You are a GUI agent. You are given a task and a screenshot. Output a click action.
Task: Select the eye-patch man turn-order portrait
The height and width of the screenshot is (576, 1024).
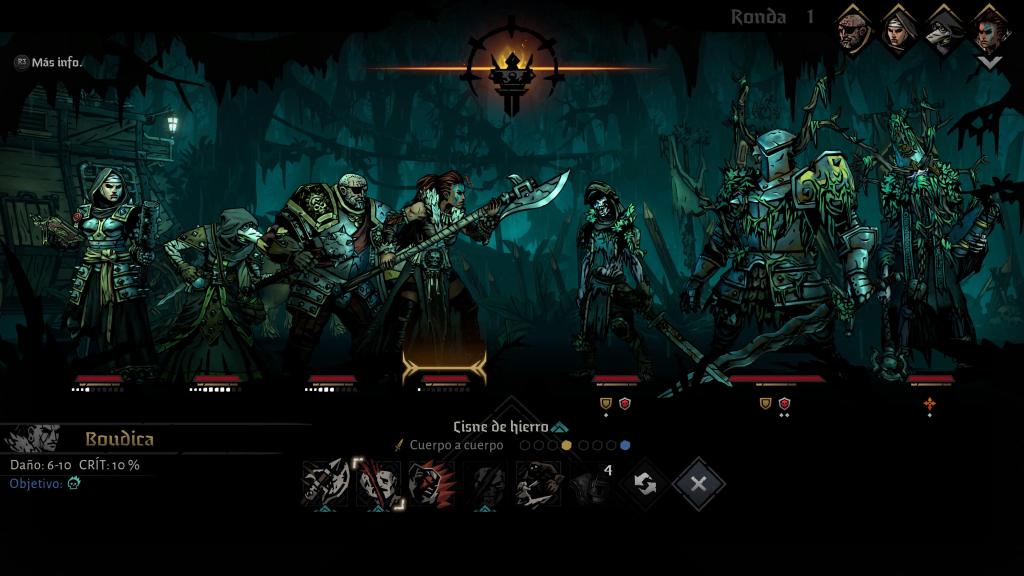pos(853,29)
